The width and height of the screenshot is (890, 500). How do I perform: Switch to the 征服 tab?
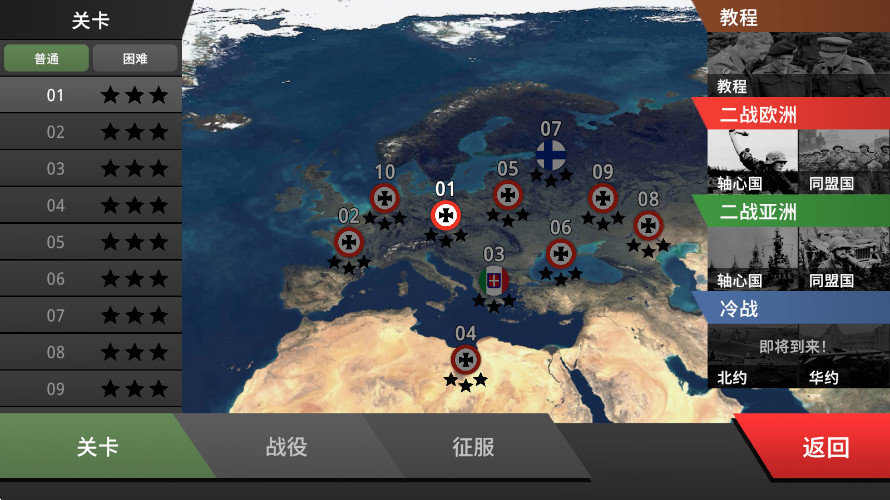[473, 447]
